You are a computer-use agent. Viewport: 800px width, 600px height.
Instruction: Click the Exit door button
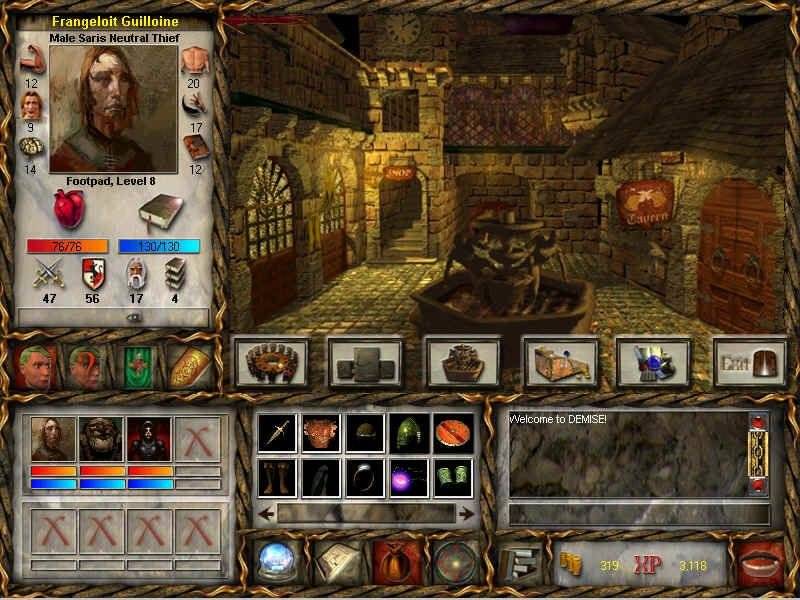click(x=748, y=361)
